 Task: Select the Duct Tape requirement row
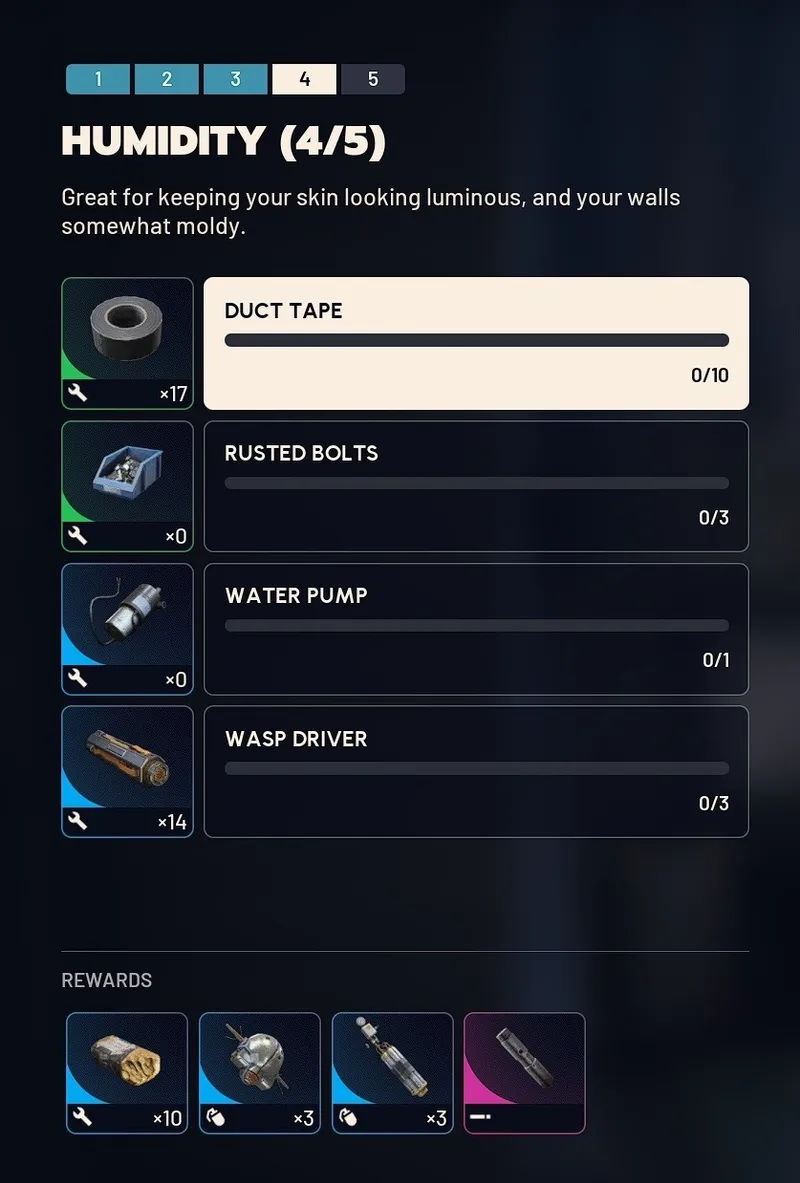(x=476, y=343)
